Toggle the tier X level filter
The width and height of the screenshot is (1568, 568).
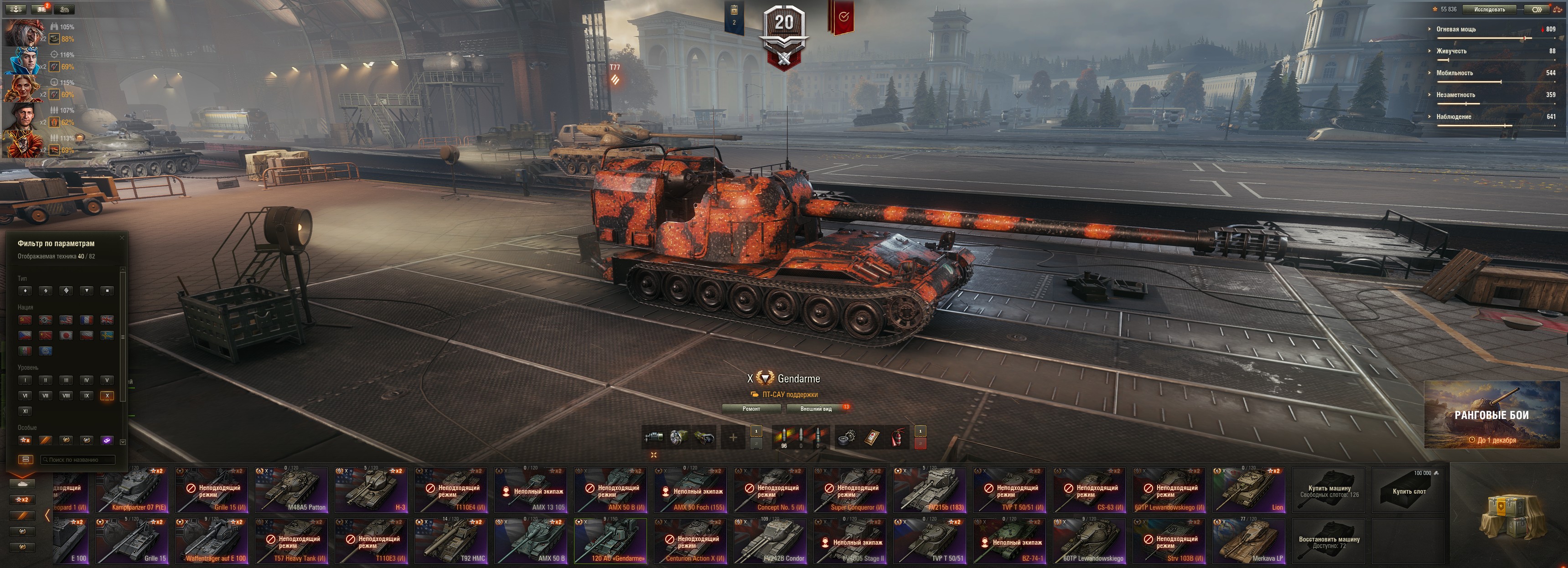tap(107, 396)
